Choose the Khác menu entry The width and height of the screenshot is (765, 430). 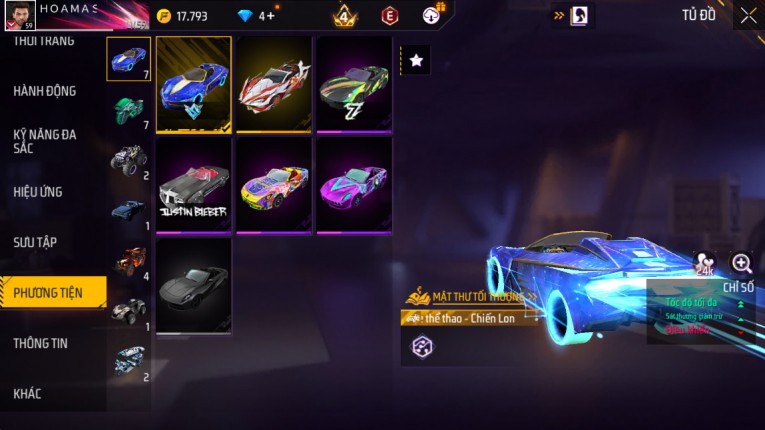tap(28, 394)
